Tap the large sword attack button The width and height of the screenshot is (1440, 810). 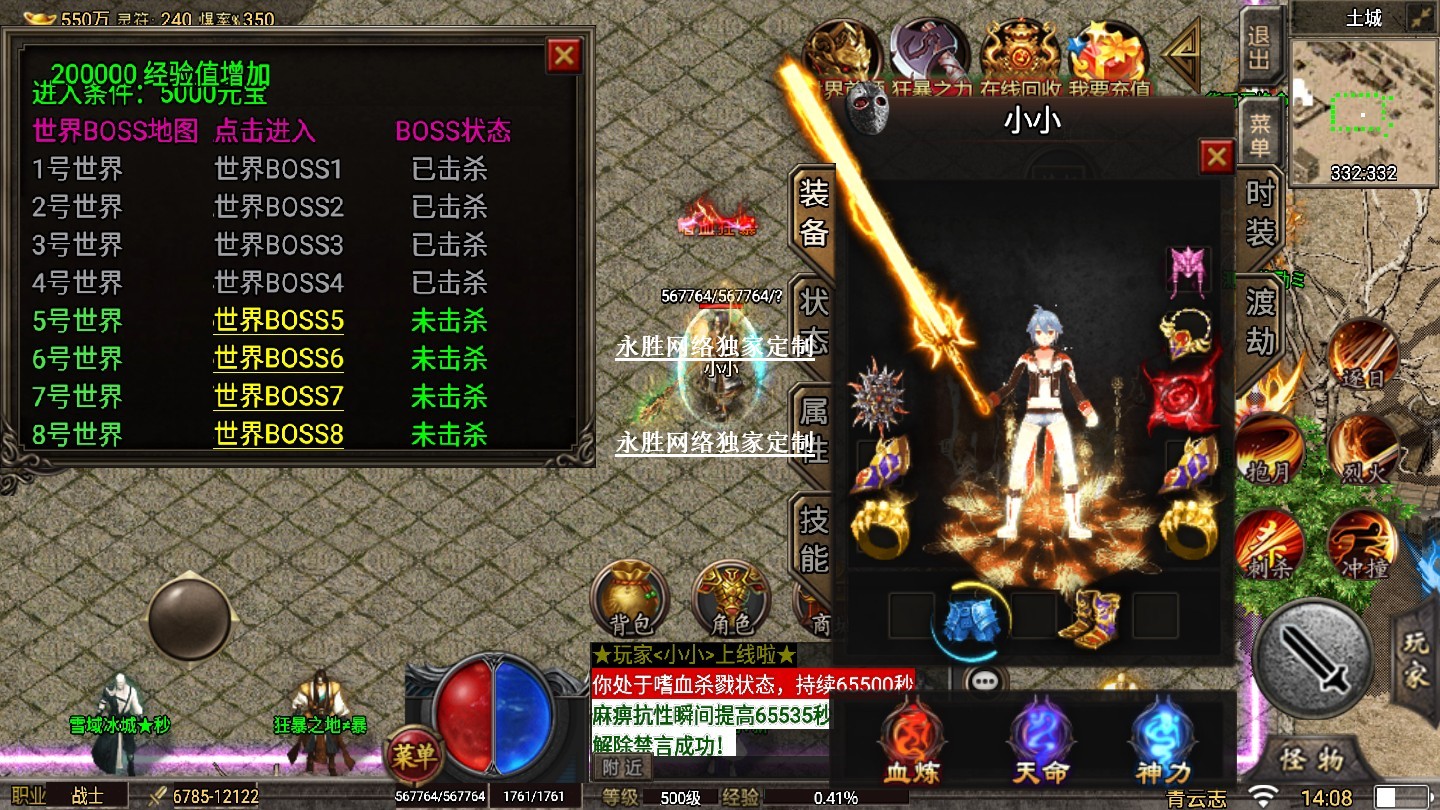click(1312, 657)
